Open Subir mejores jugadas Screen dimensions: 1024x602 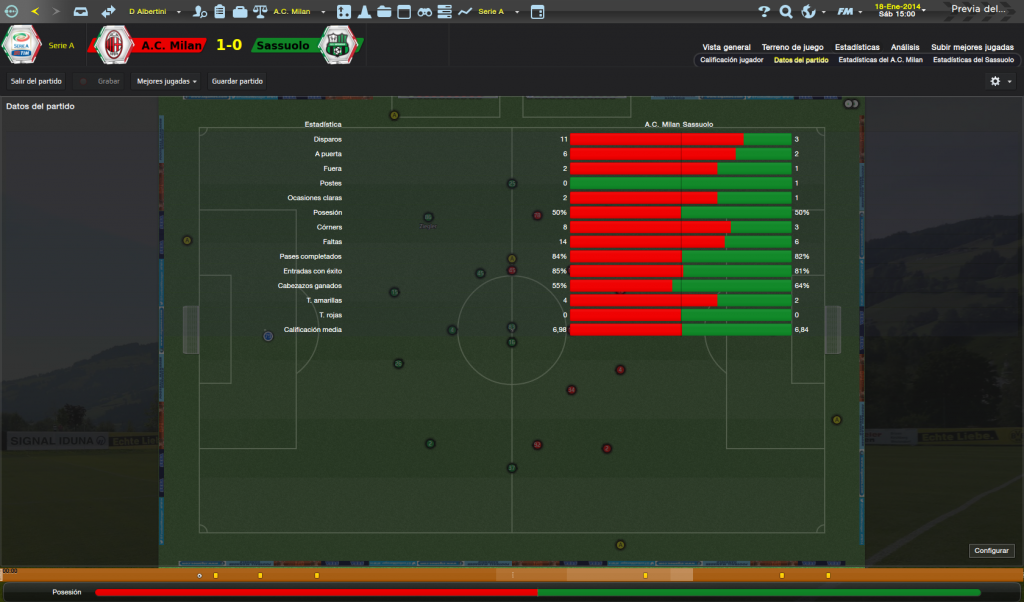[972, 47]
